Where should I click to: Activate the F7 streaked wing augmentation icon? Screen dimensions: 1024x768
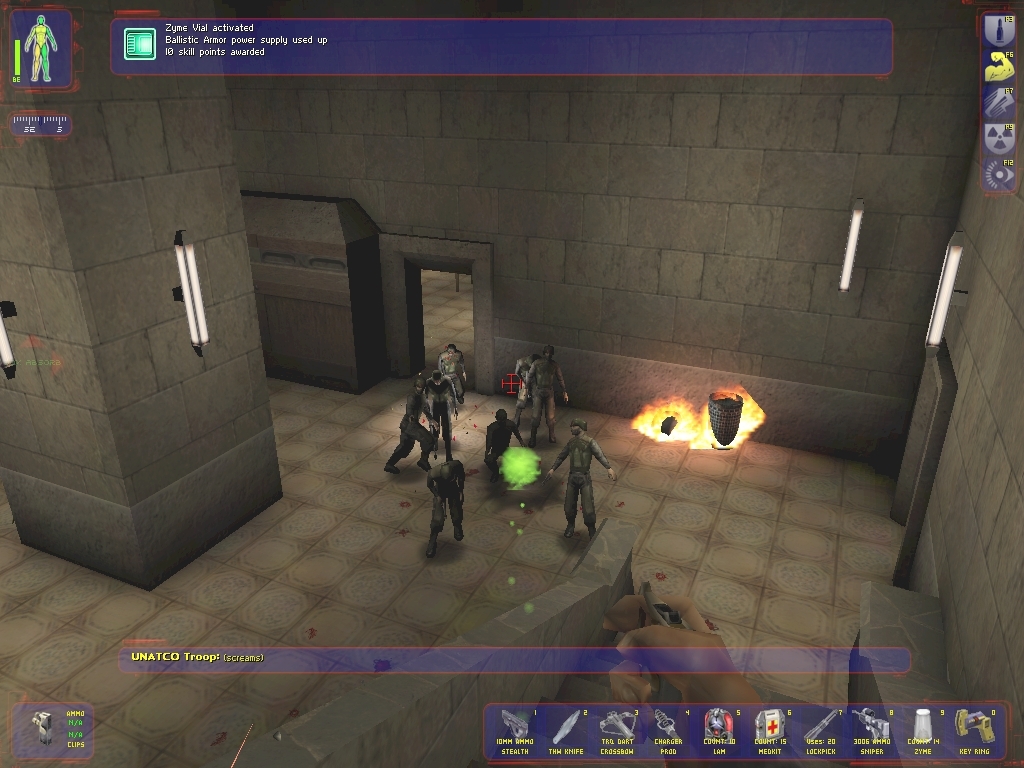click(x=999, y=102)
